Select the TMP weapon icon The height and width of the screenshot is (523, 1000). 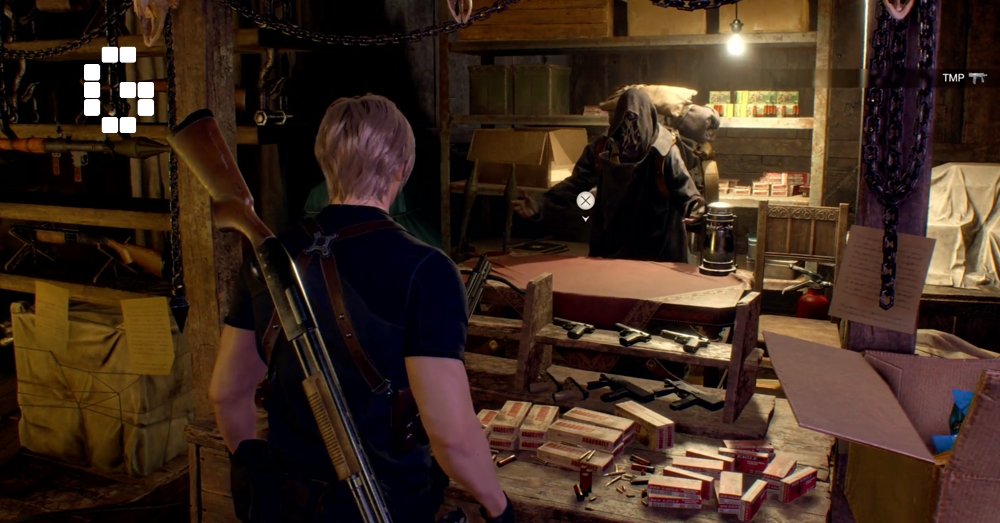(977, 78)
